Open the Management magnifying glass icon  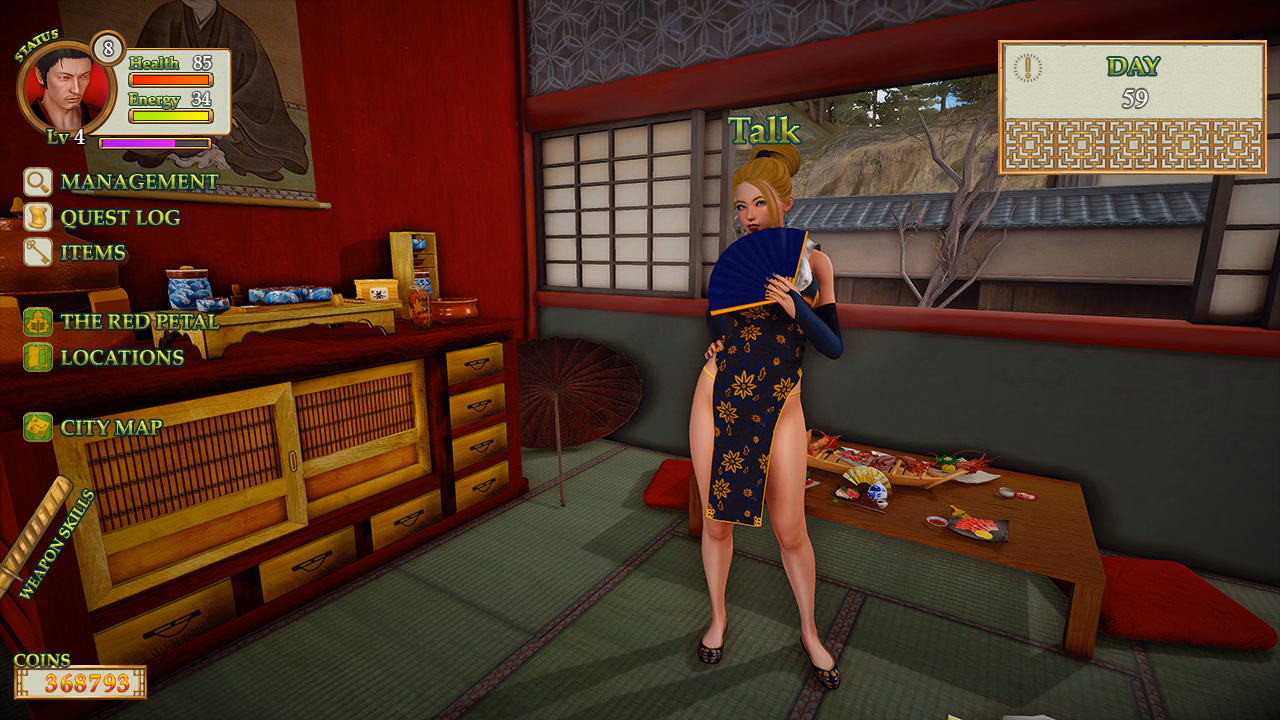coord(37,182)
